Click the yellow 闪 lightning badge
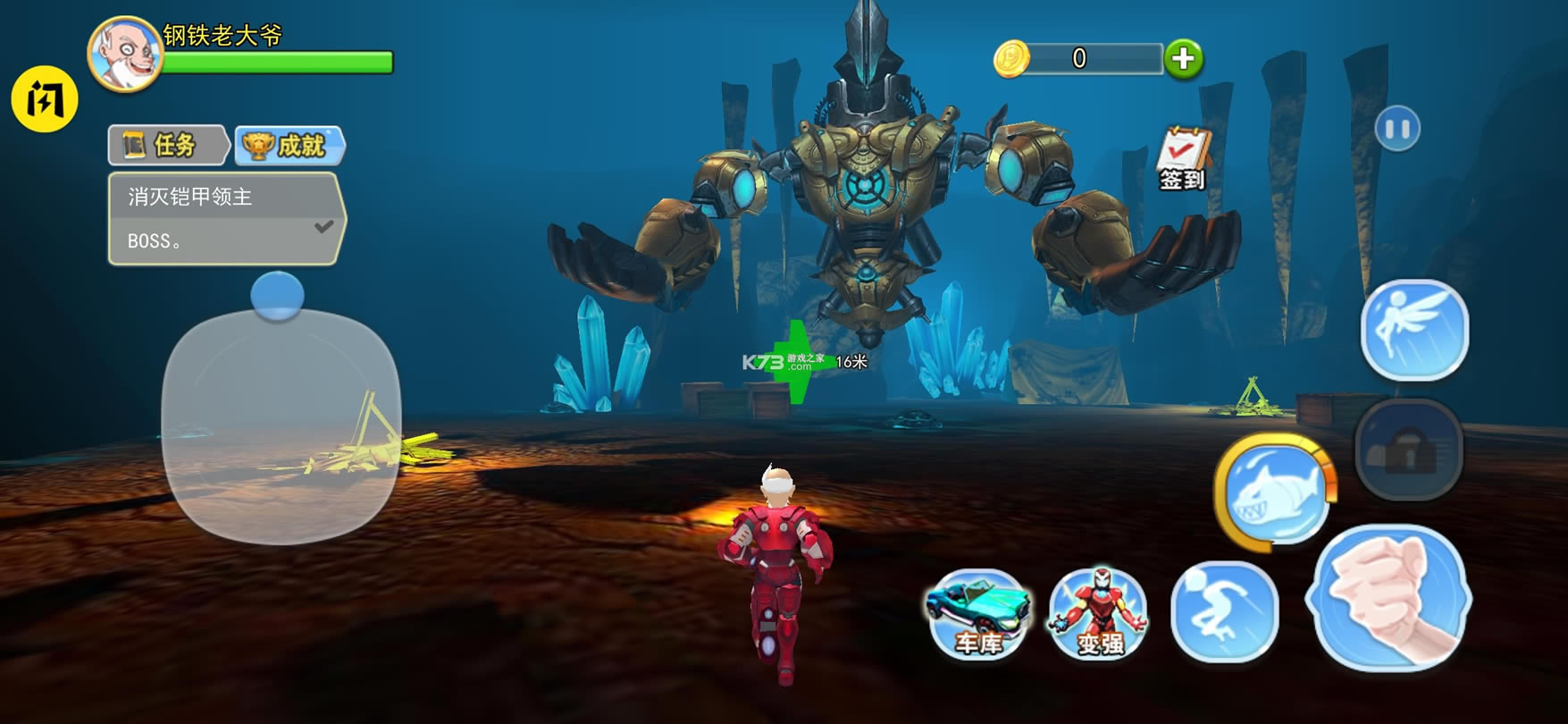The image size is (1568, 724). (45, 98)
